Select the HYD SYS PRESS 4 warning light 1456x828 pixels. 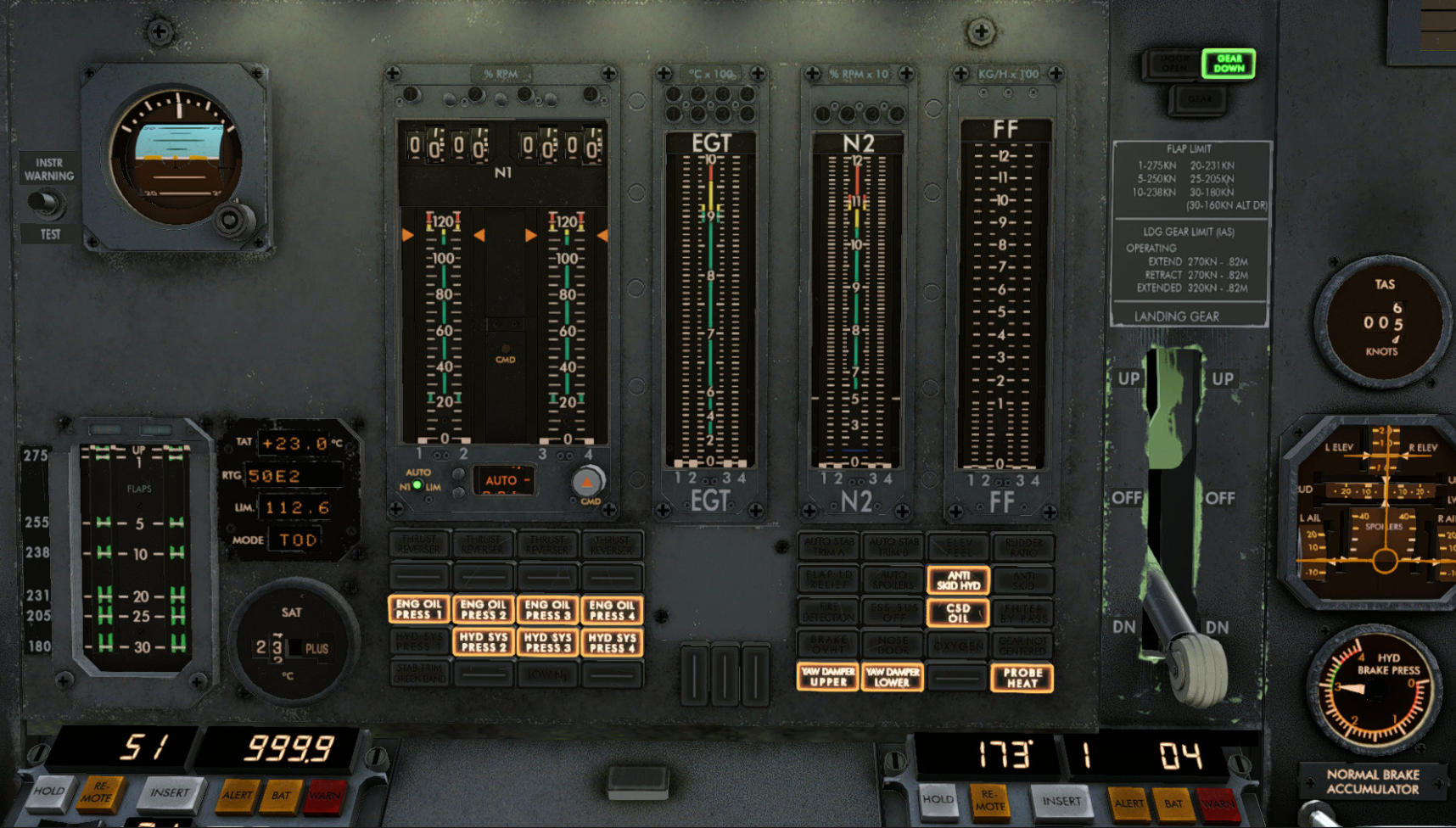(612, 642)
